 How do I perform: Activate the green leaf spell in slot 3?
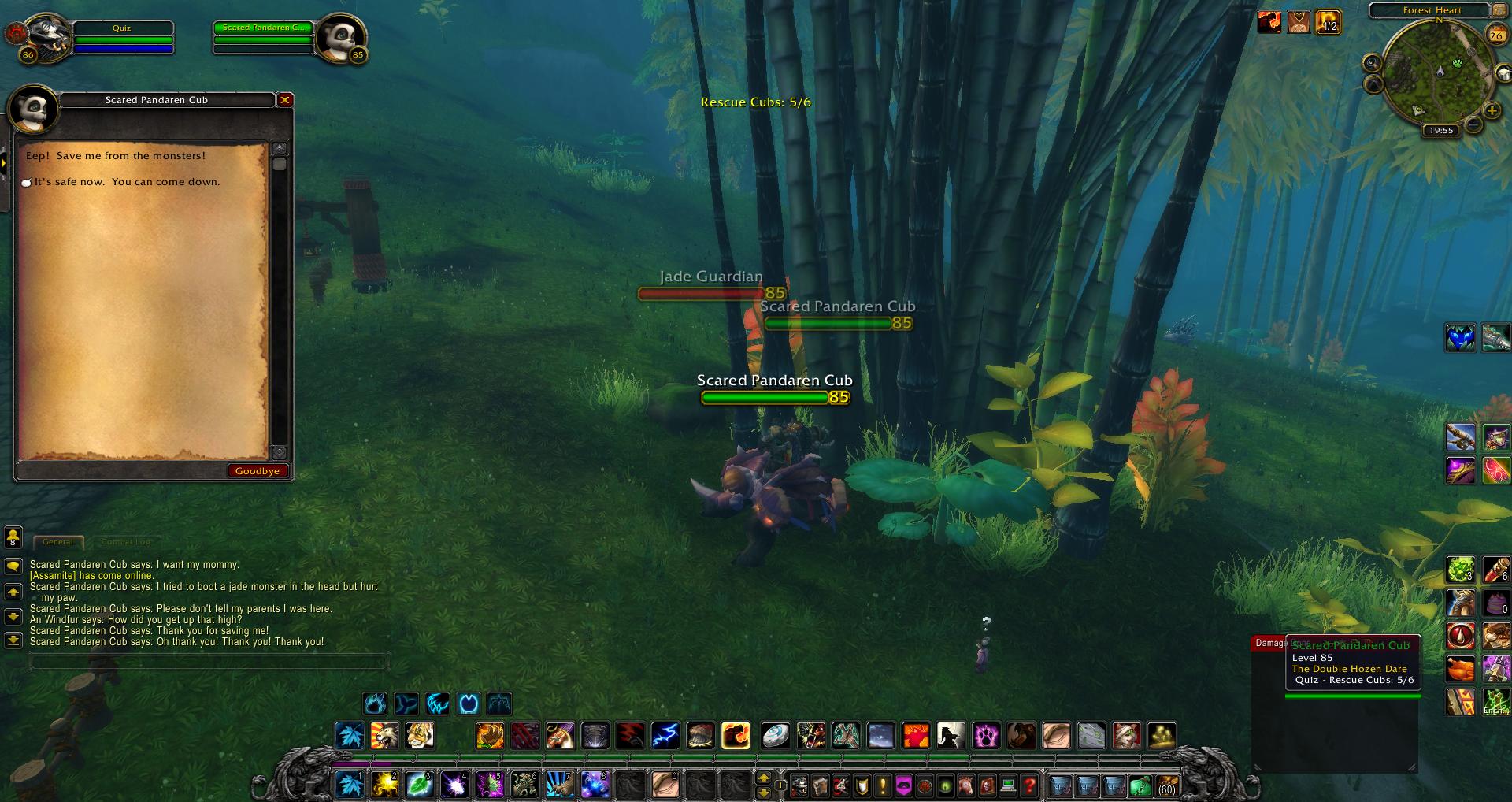point(420,785)
